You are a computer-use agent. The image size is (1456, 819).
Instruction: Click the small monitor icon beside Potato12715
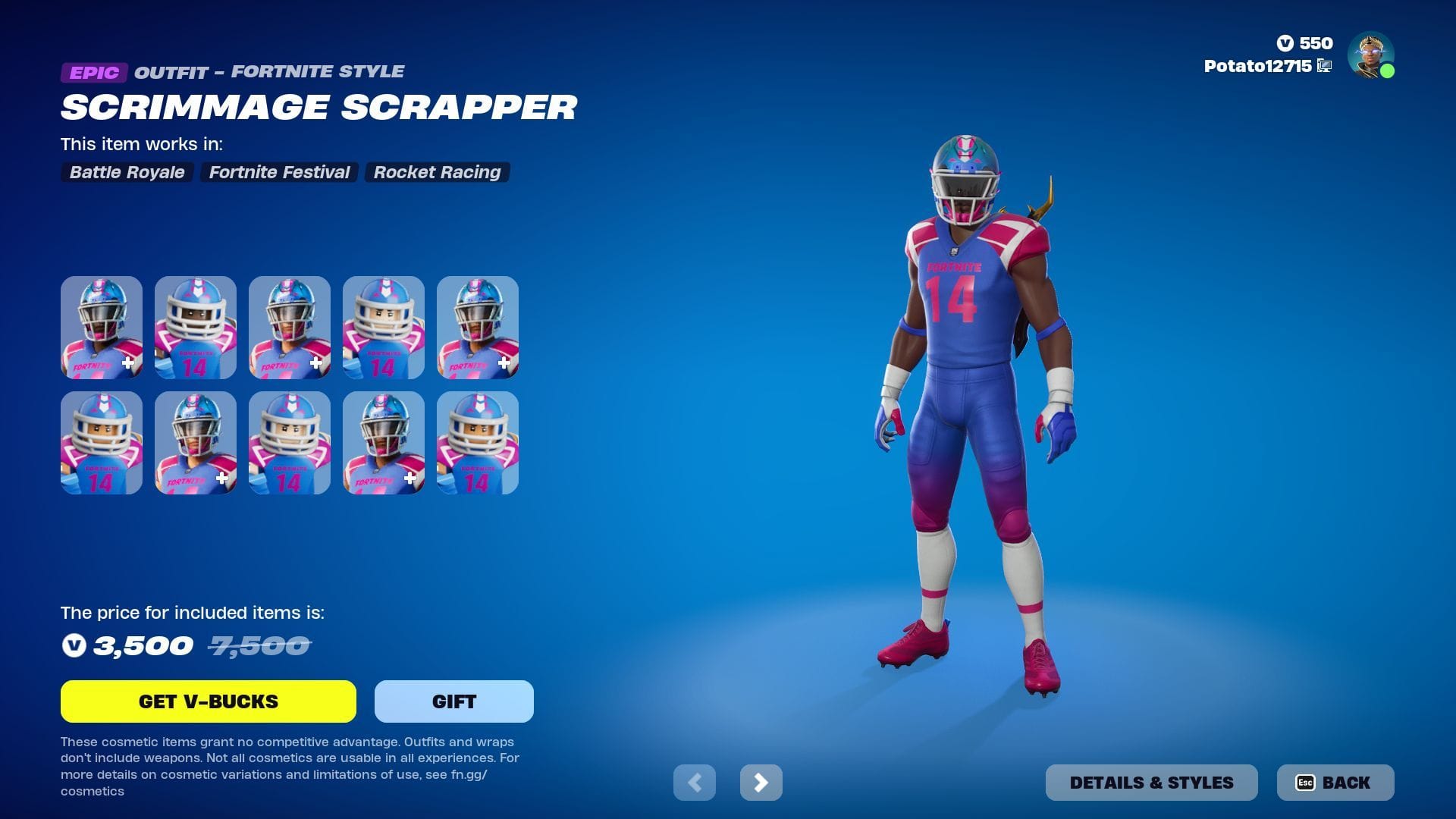coord(1323,67)
